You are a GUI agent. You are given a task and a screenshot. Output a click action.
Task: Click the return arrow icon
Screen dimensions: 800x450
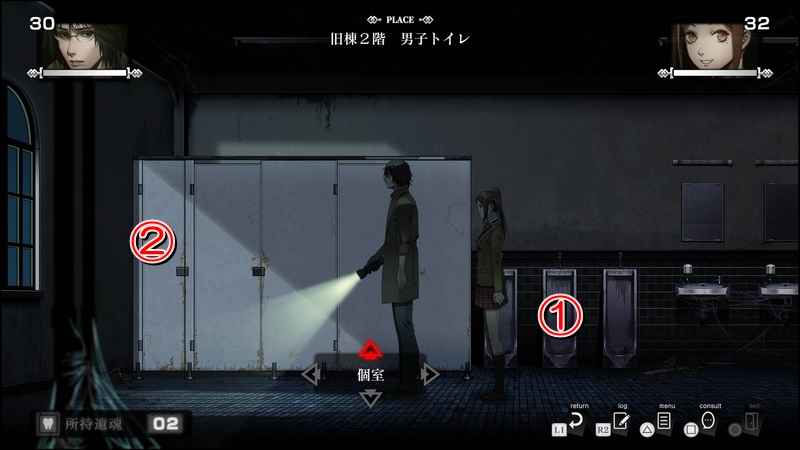577,423
